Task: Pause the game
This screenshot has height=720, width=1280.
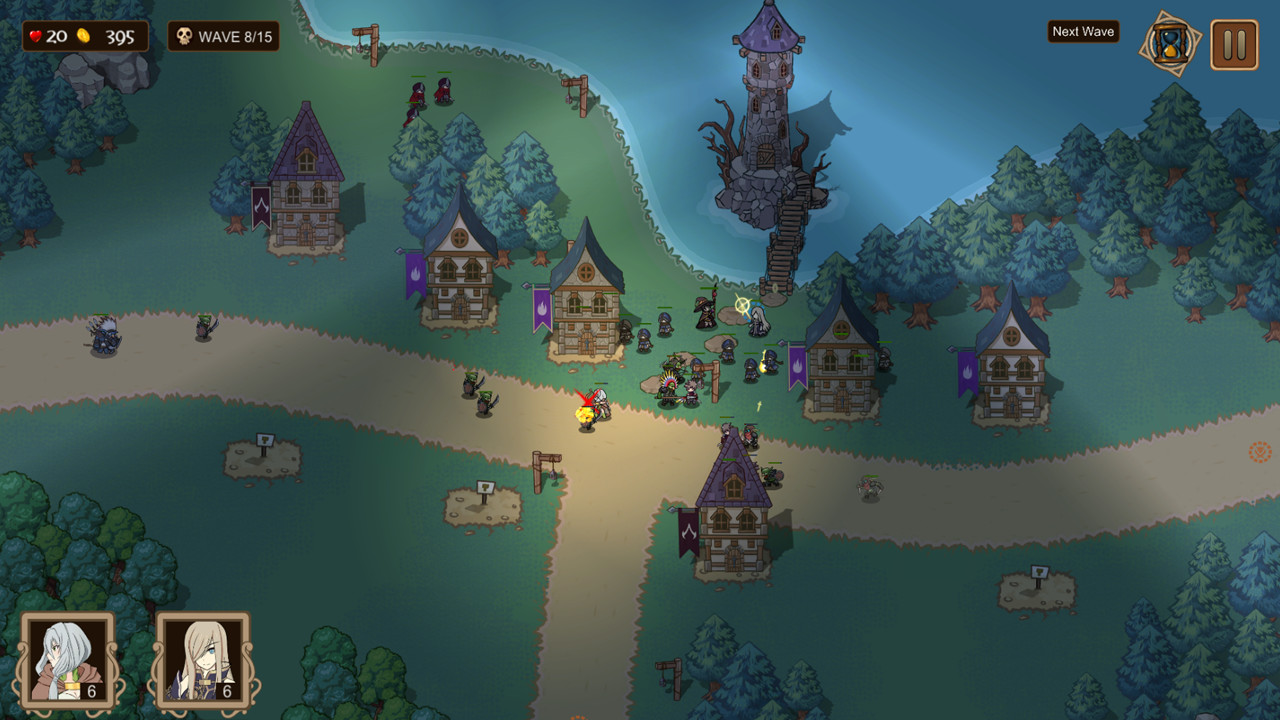Action: coord(1234,45)
